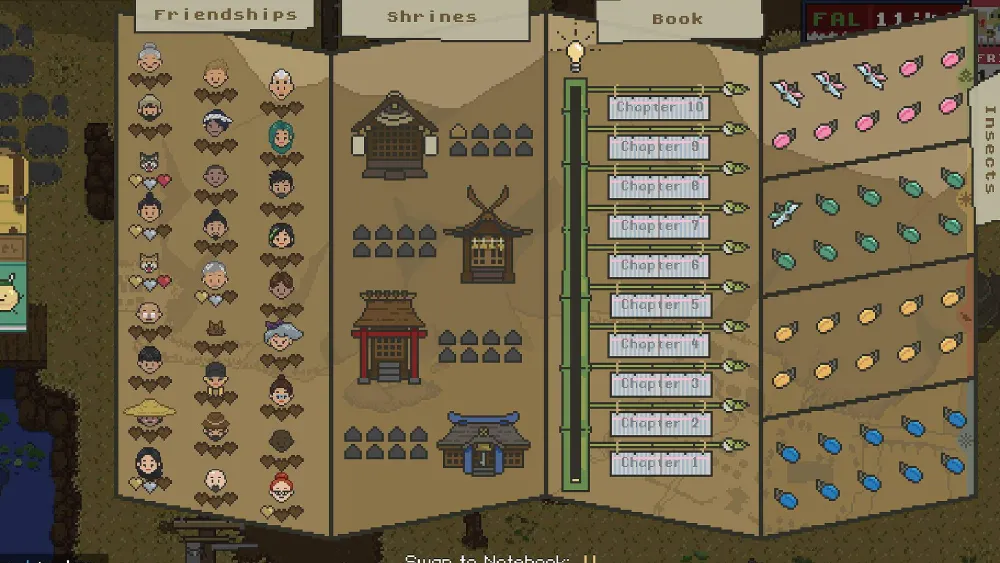Click the lightbulb hint icon
Screen dimensions: 1000x563
[575, 55]
